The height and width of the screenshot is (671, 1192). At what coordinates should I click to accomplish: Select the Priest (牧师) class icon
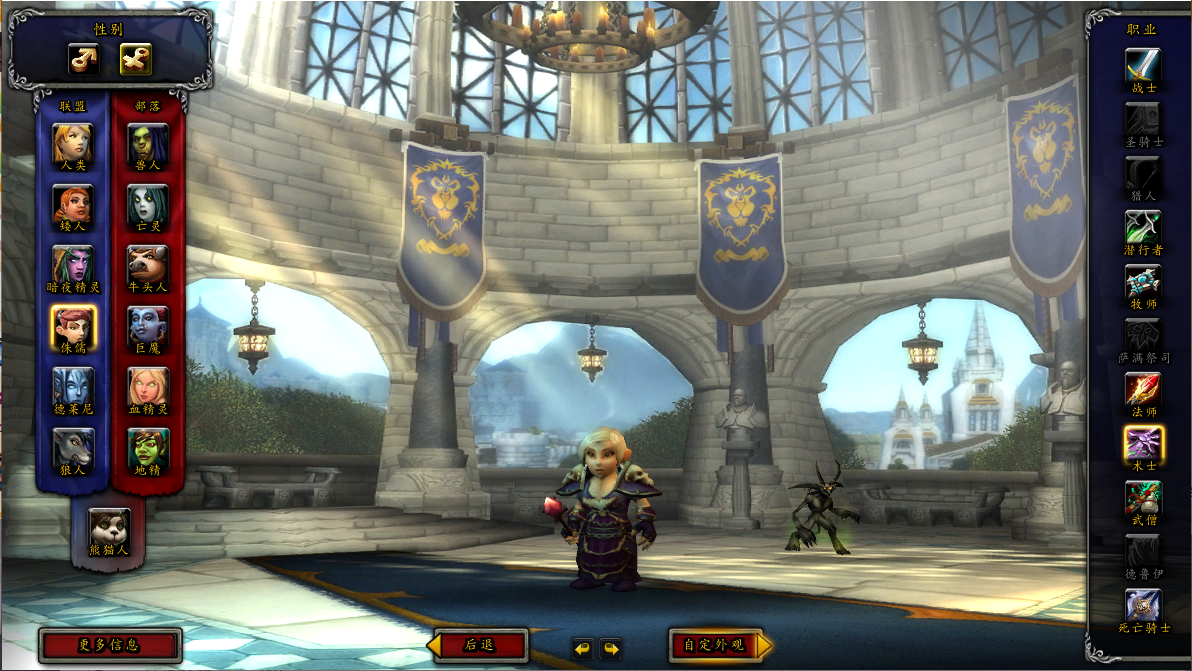pos(1142,282)
